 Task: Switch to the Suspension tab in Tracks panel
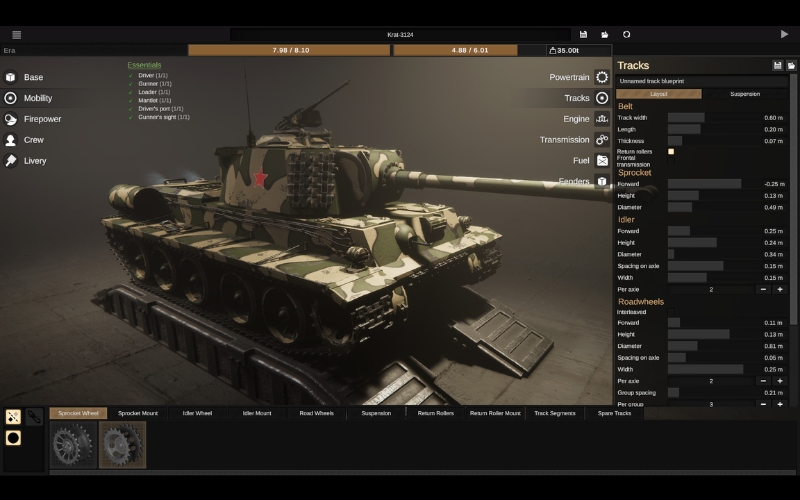[744, 94]
